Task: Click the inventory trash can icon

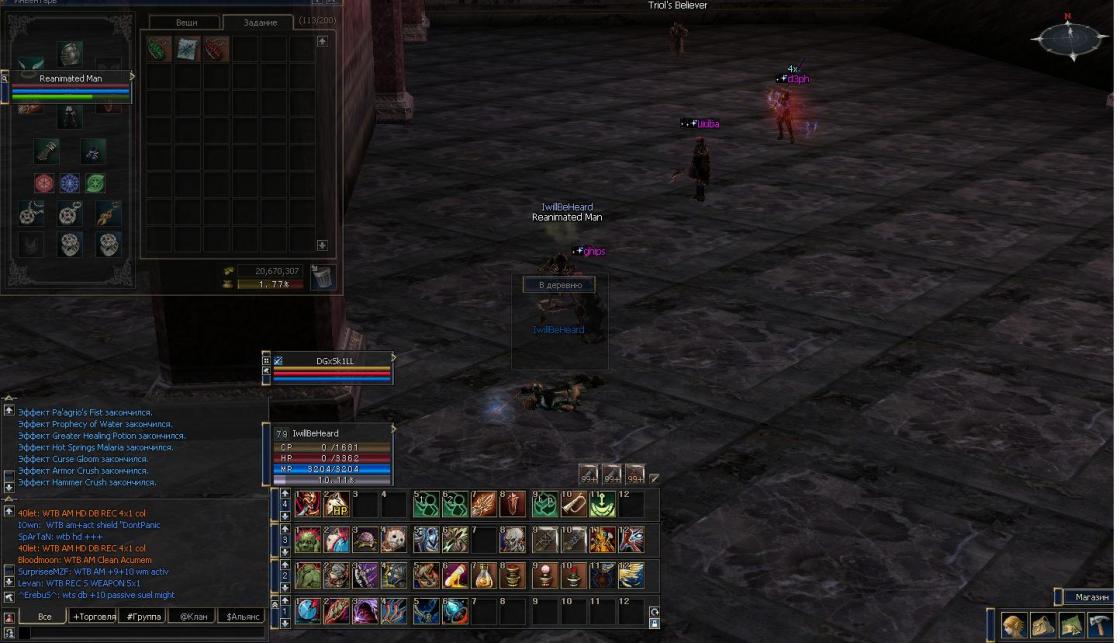Action: (321, 277)
